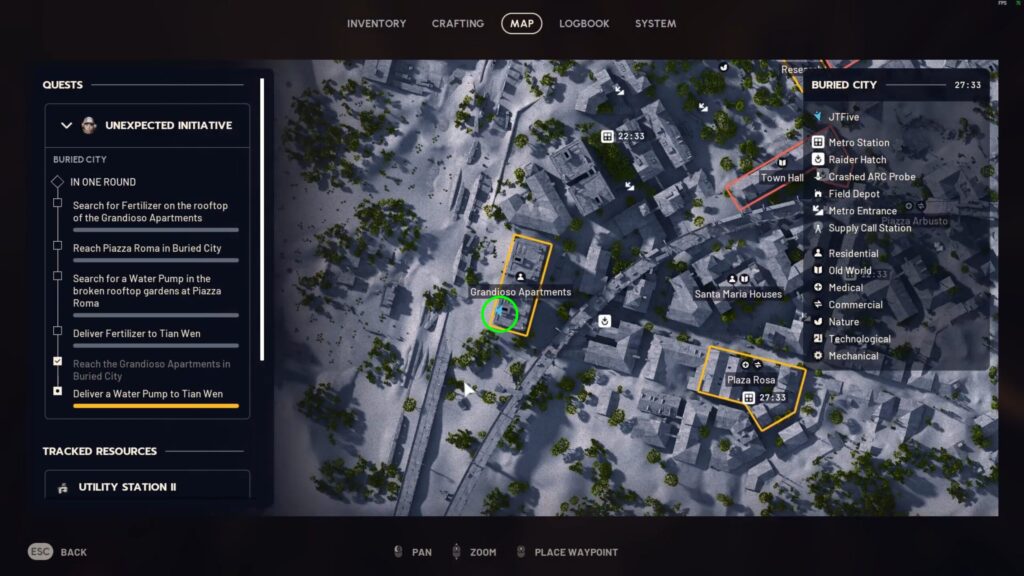
Task: Select the Town Hall map marker
Action: click(x=782, y=177)
